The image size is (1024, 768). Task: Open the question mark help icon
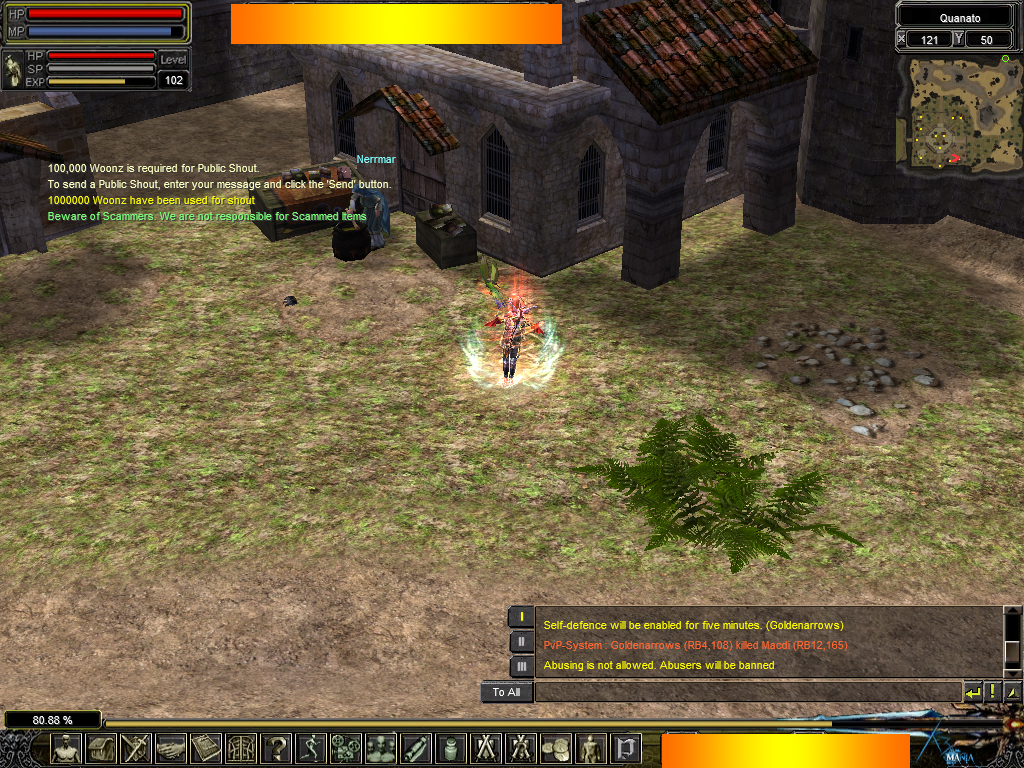point(276,748)
